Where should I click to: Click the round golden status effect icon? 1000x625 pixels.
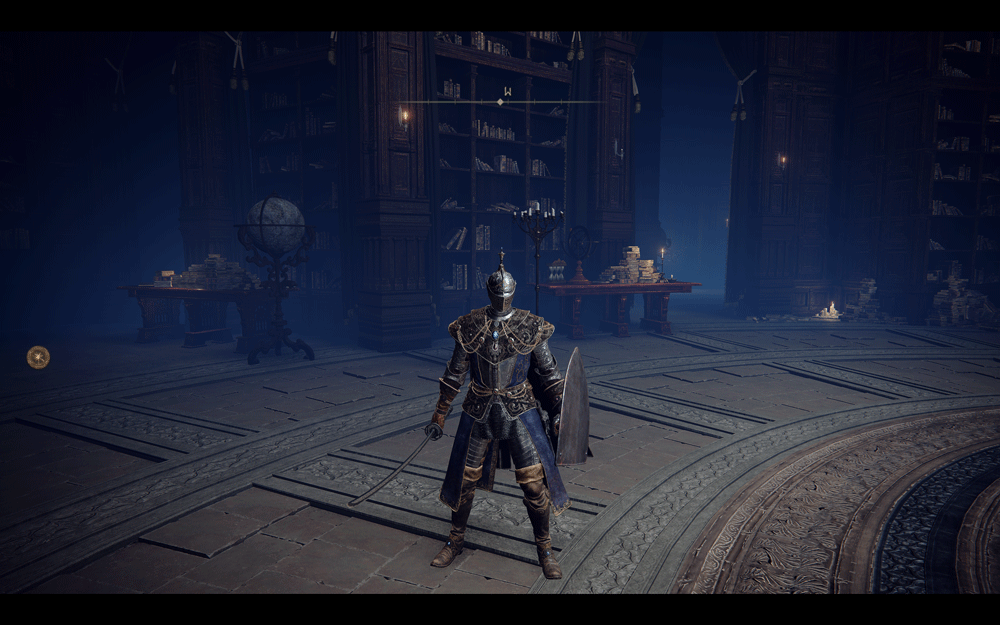point(38,356)
